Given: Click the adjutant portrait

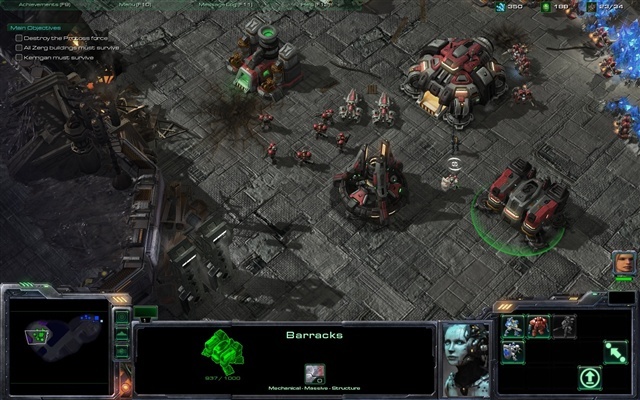Looking at the screenshot, I should click(x=466, y=356).
